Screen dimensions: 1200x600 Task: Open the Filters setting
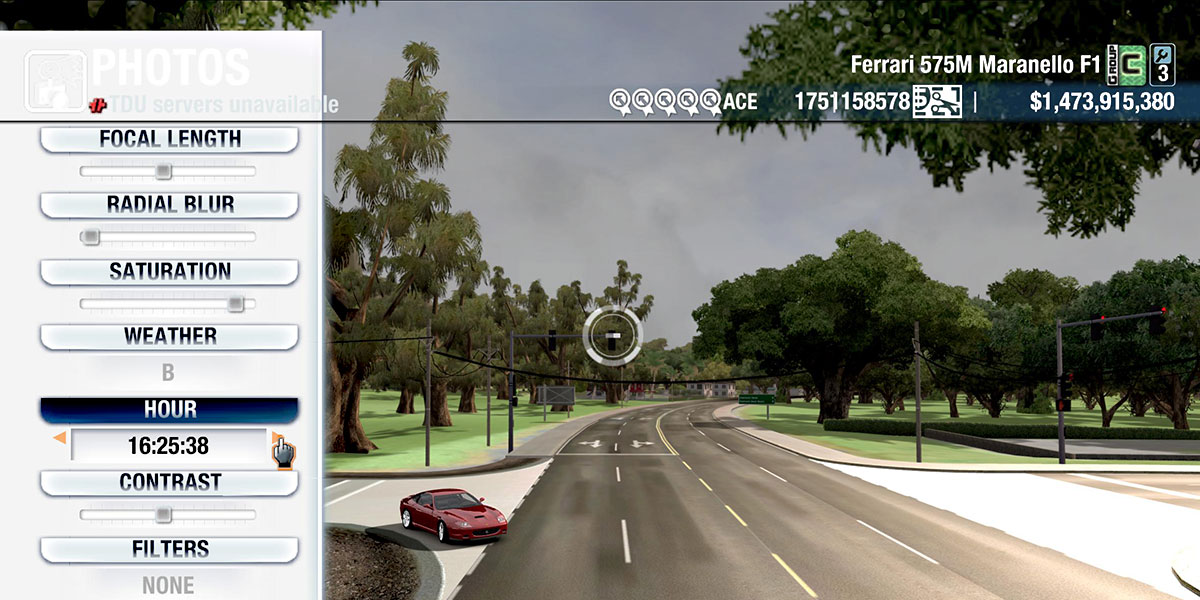click(169, 549)
